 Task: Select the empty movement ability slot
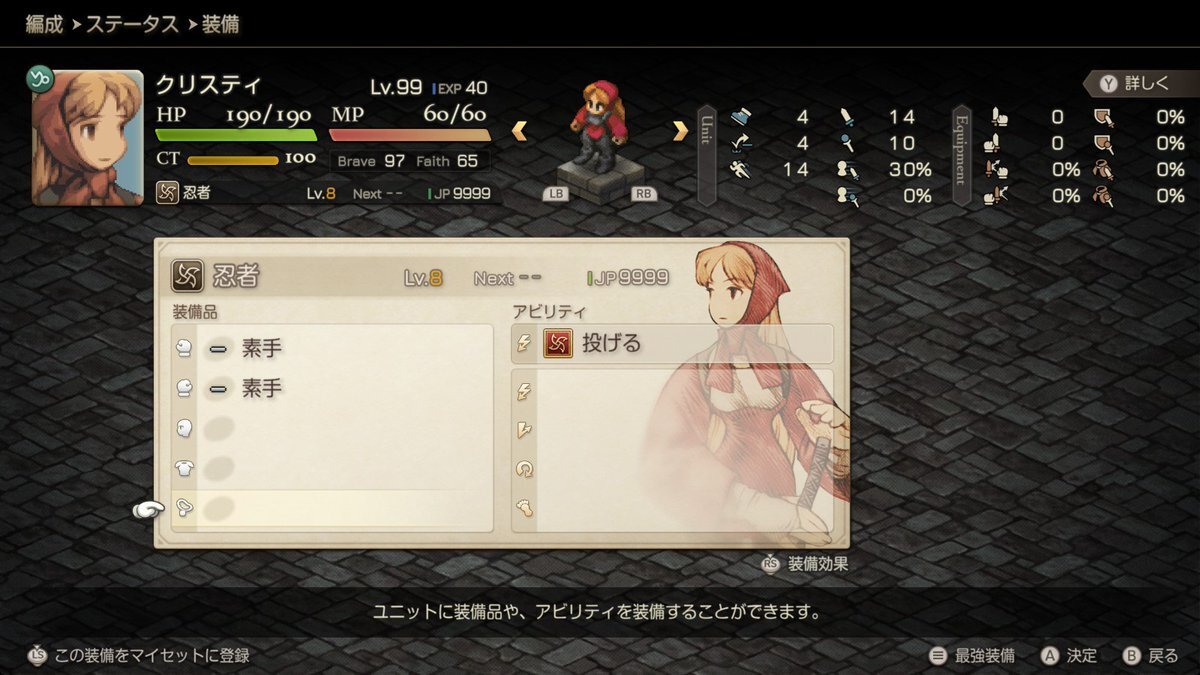(671, 508)
